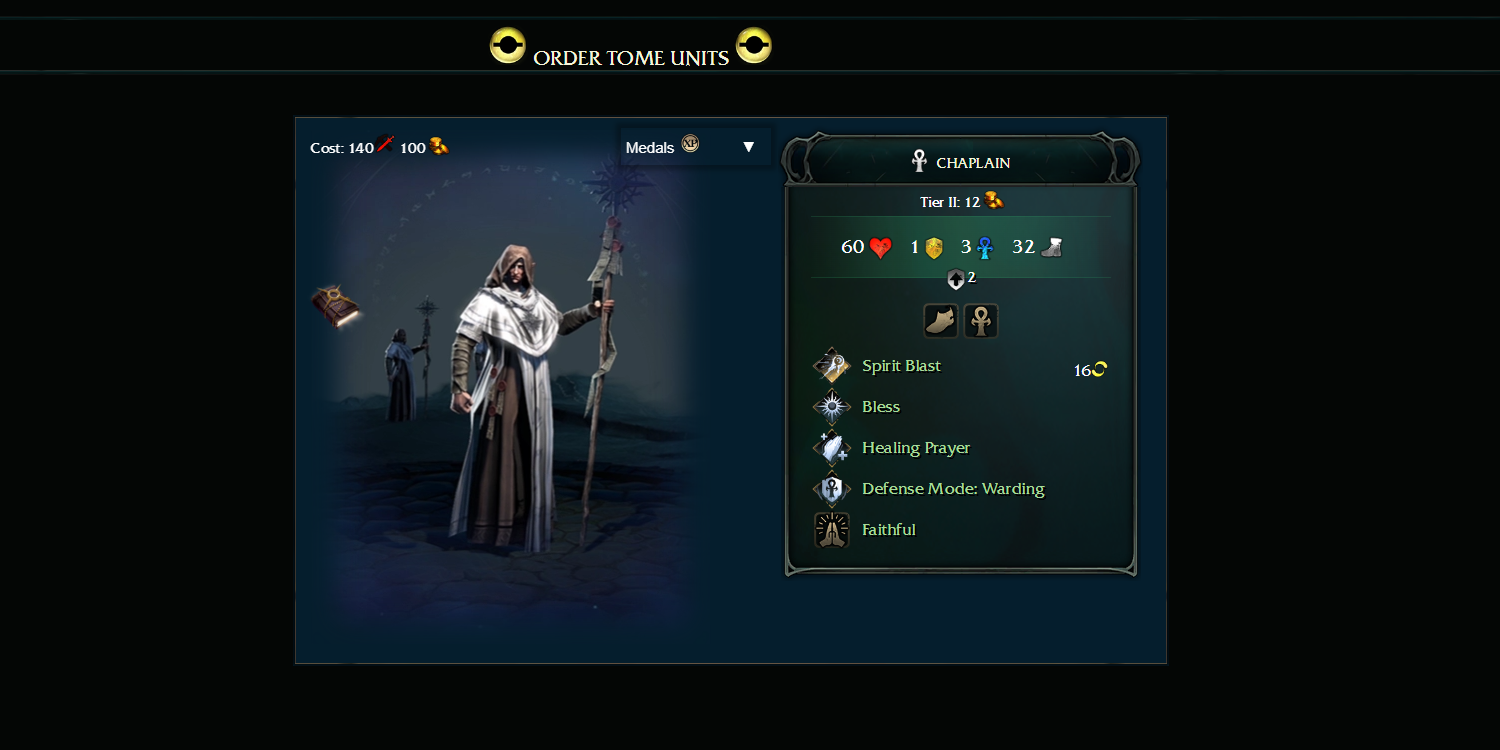Click the Bless ability icon
This screenshot has height=750, width=1500.
832,406
